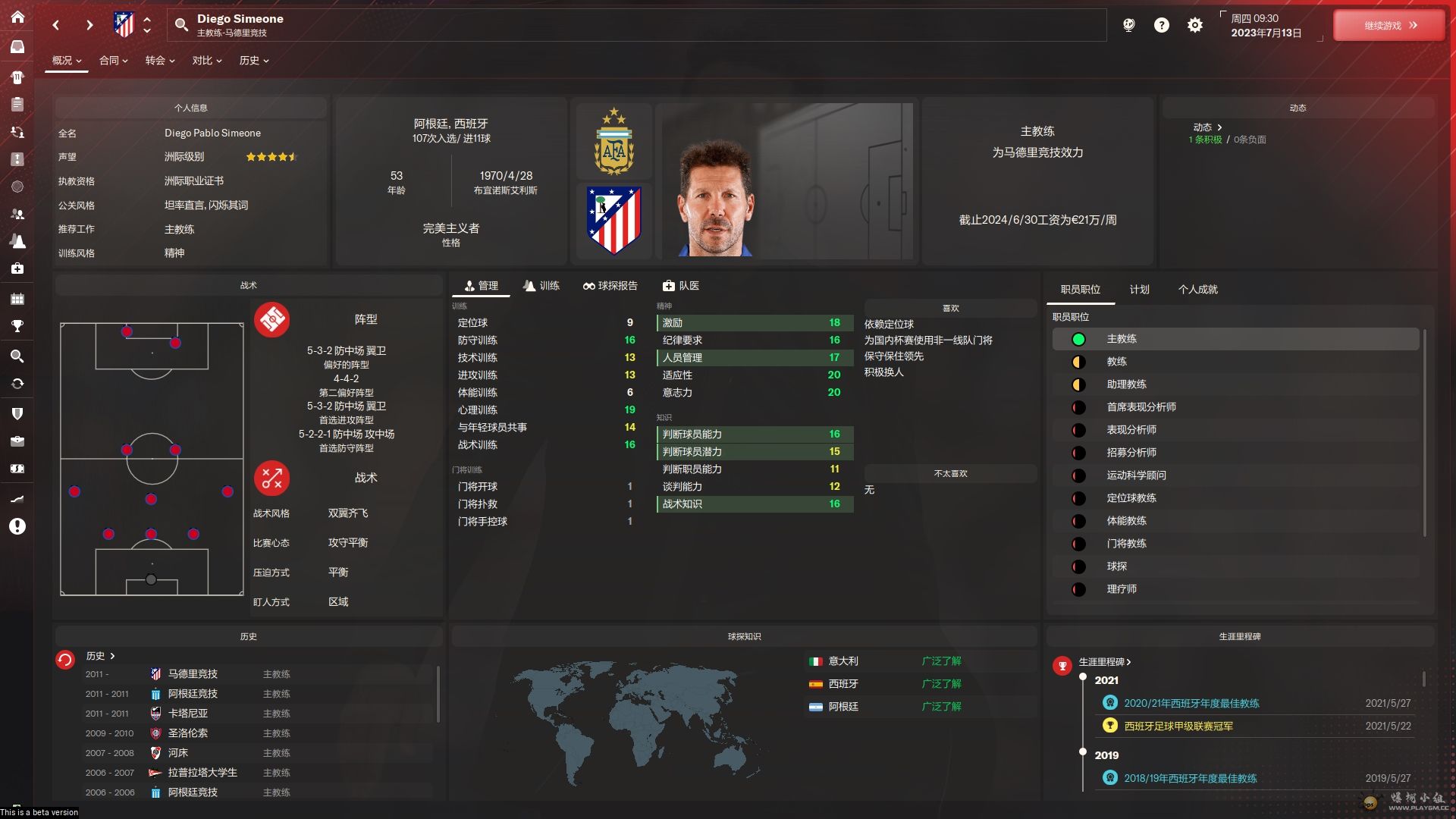
Task: View the 个人成就 achievements tab
Action: tap(1197, 290)
